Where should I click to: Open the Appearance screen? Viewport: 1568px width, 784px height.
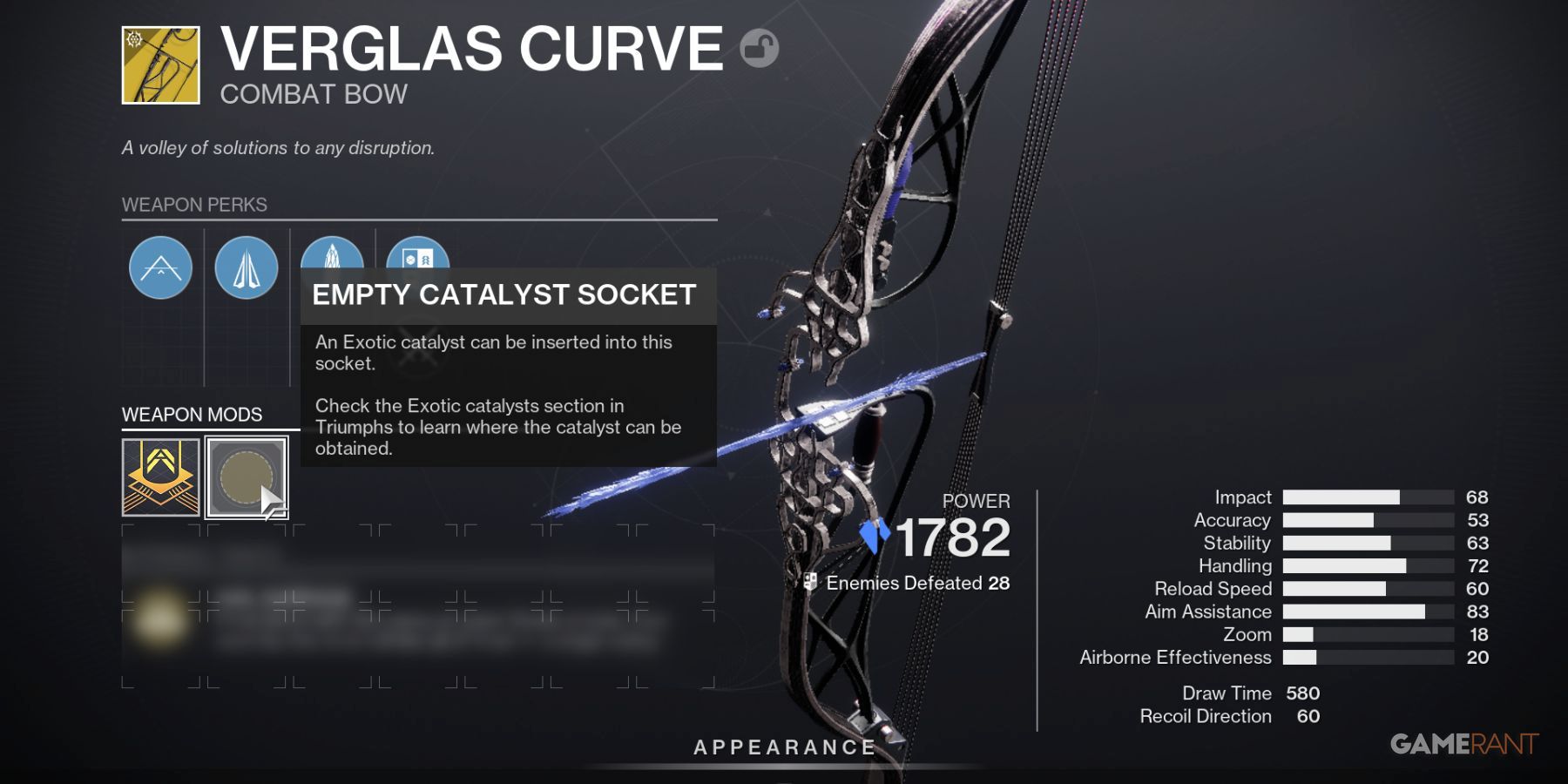[x=783, y=746]
